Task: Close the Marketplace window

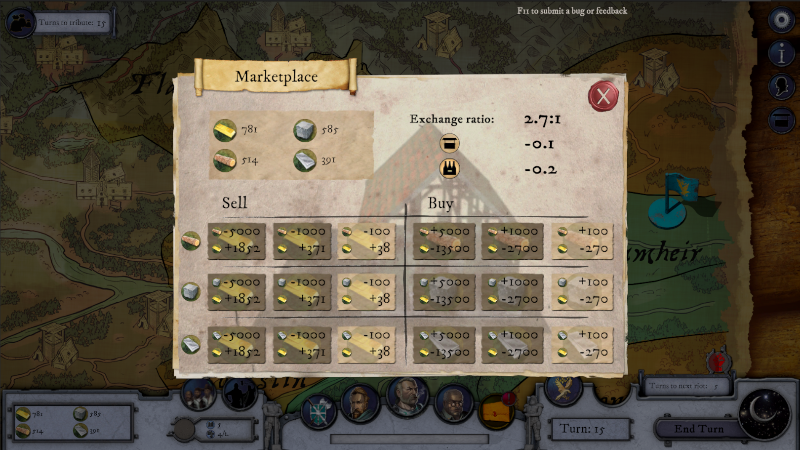Action: (x=602, y=96)
